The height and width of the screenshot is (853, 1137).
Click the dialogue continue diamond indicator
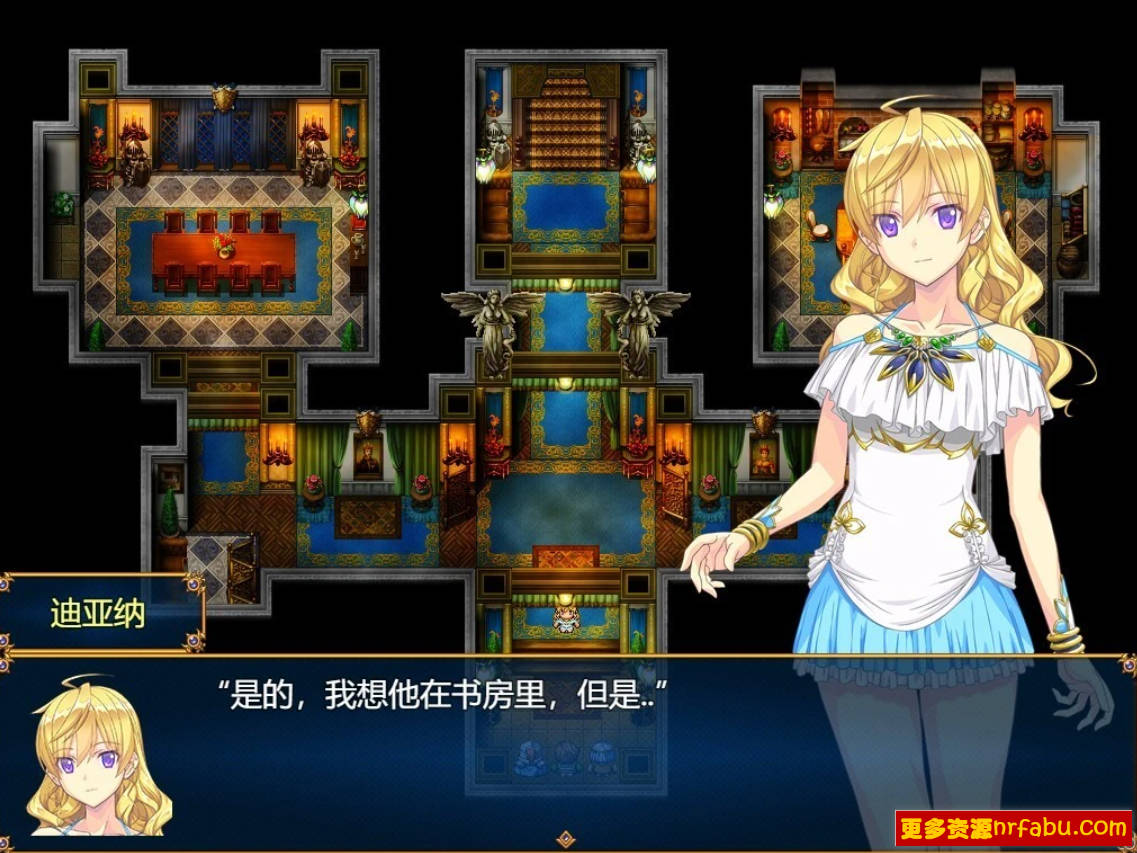tap(566, 838)
